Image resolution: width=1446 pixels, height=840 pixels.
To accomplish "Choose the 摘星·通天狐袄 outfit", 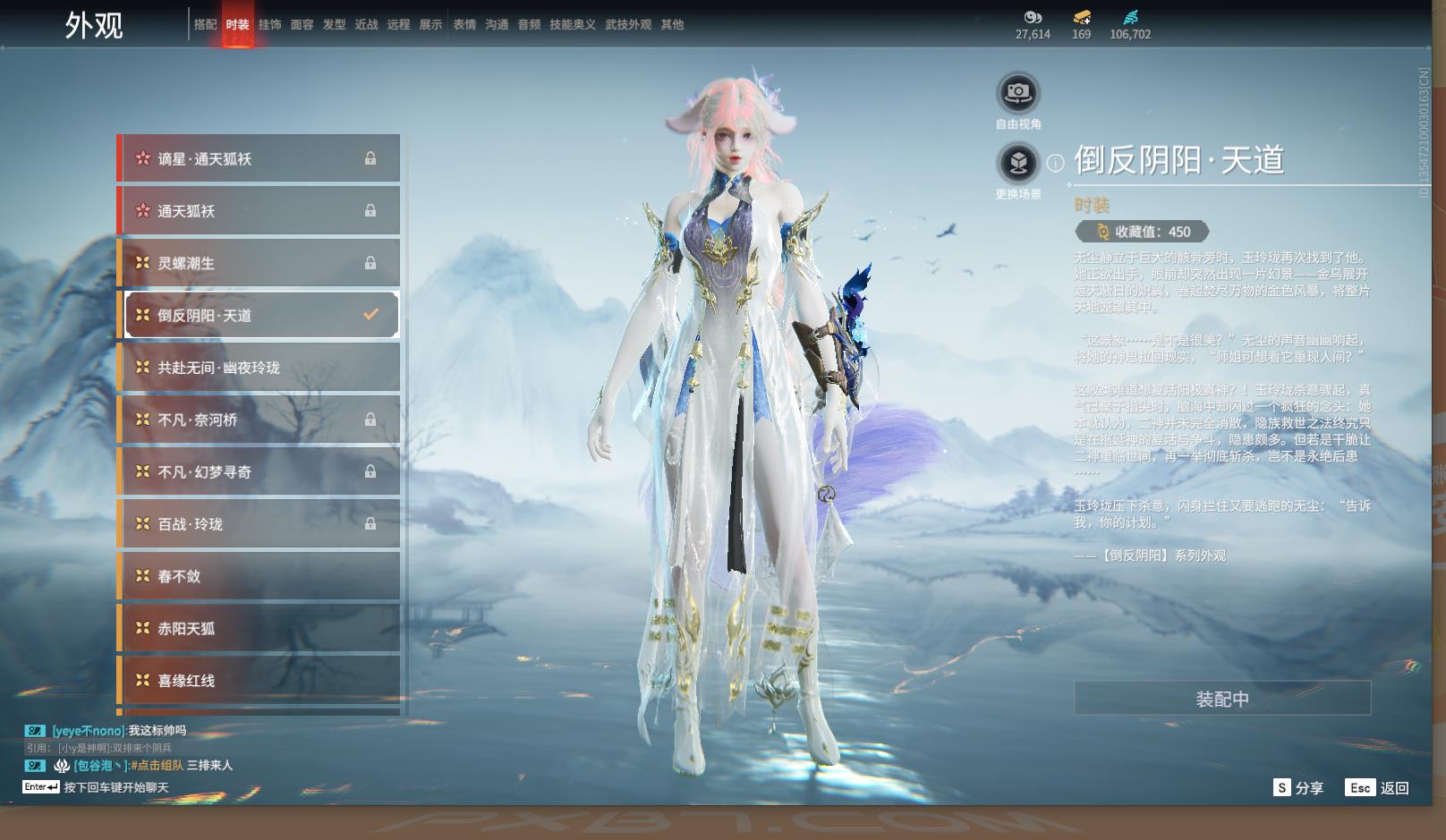I will tap(259, 159).
